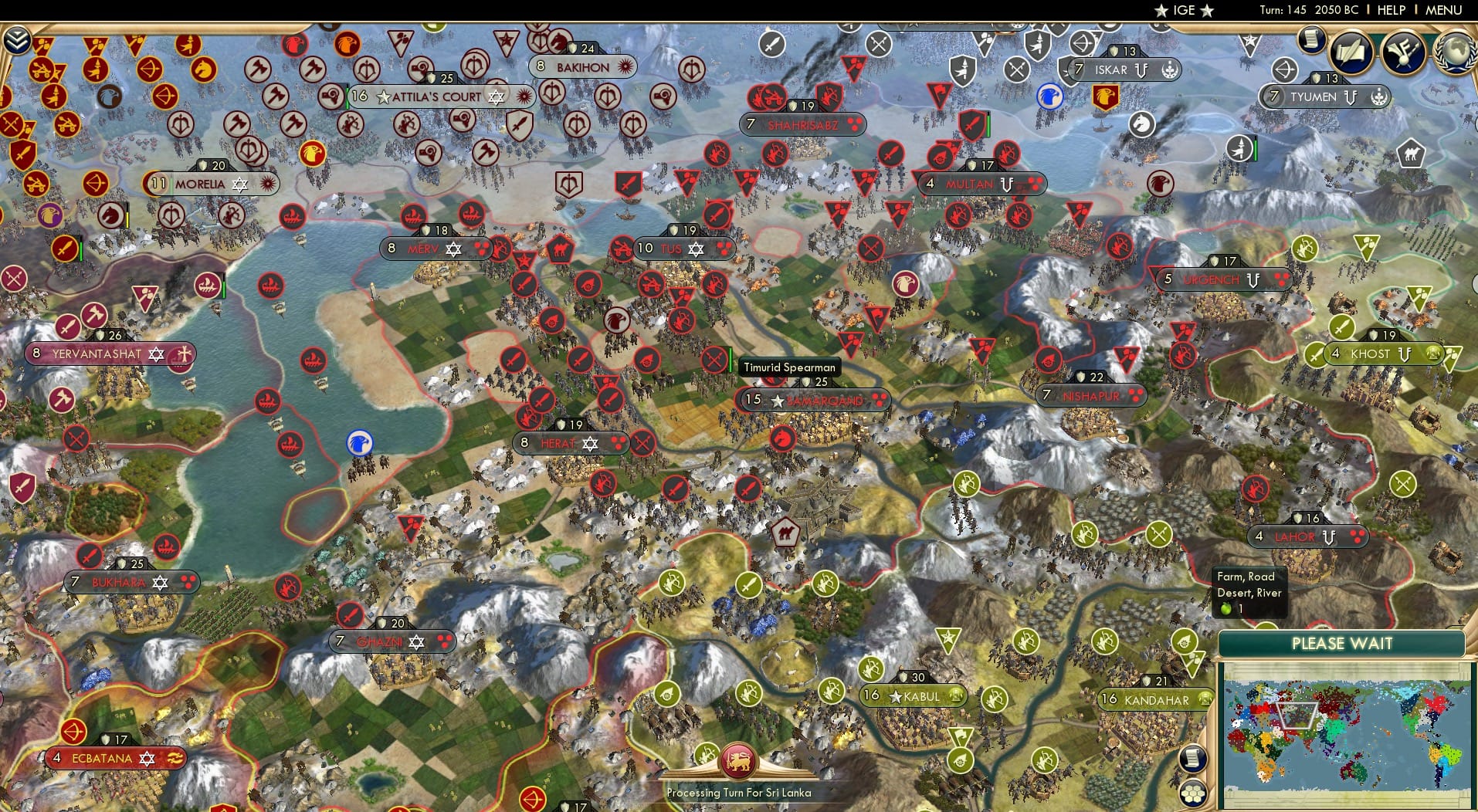This screenshot has height=812, width=1478.
Task: Select the red catapult unit in top-left corner
Action: tap(41, 72)
